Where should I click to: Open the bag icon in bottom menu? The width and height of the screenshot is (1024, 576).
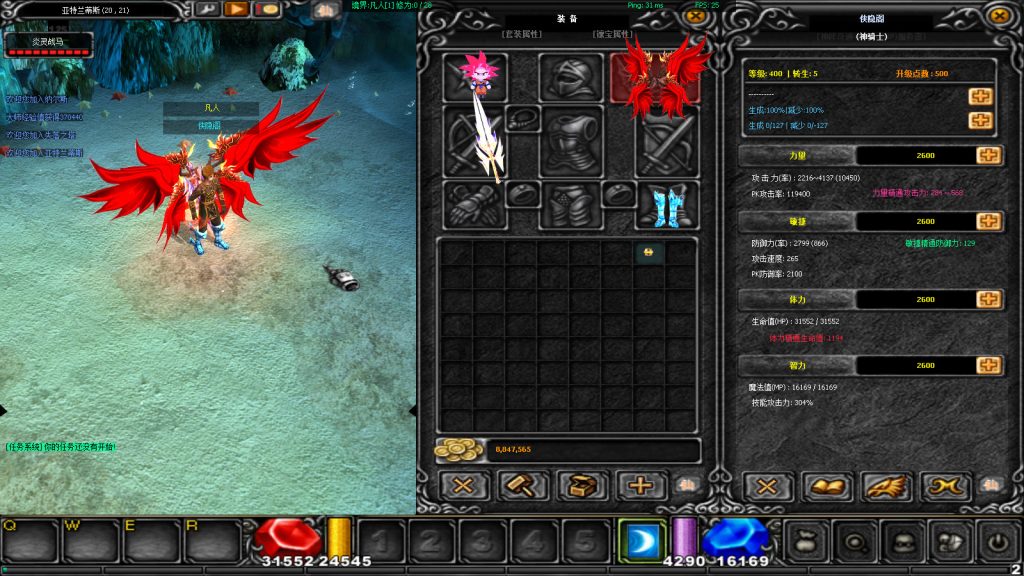point(805,541)
